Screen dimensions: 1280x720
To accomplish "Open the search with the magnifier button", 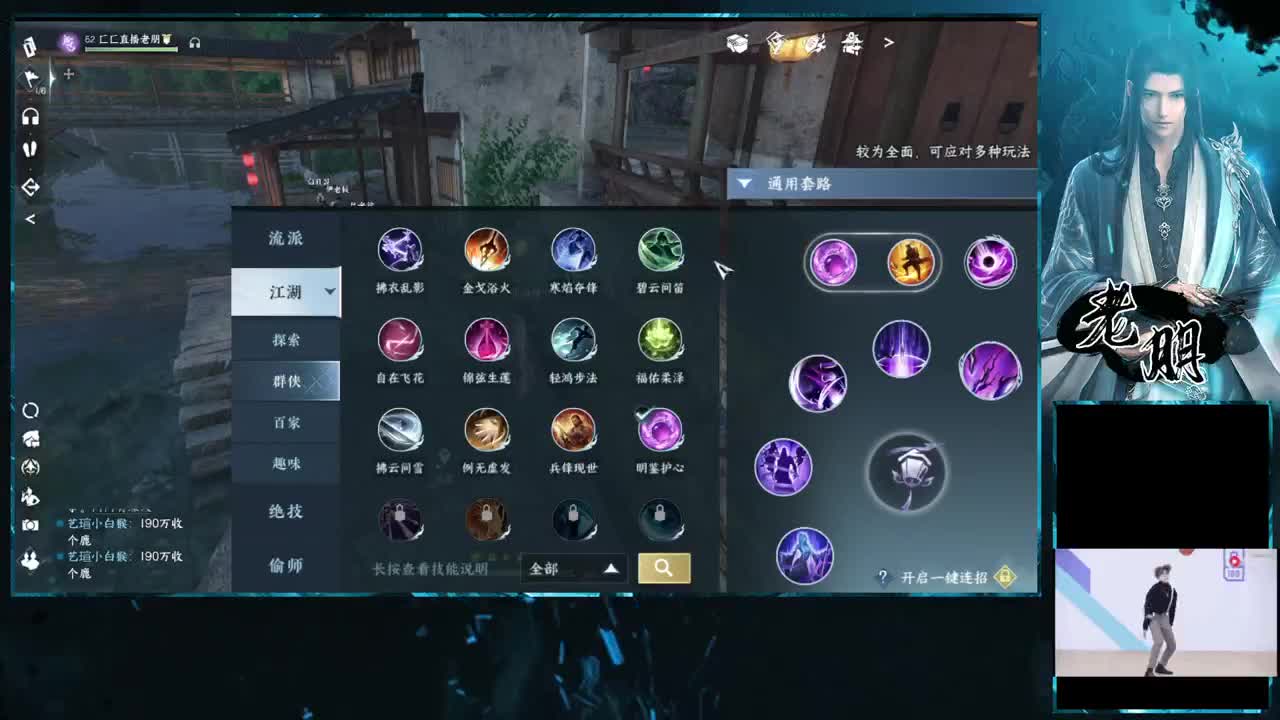I will [x=663, y=567].
